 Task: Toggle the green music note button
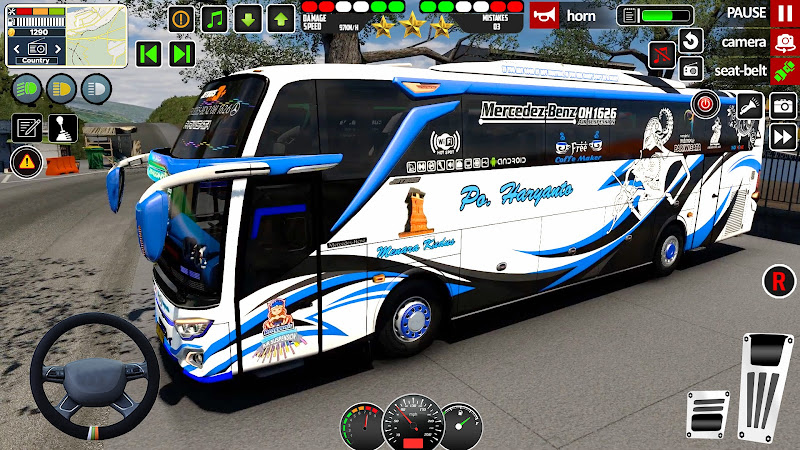coord(214,18)
